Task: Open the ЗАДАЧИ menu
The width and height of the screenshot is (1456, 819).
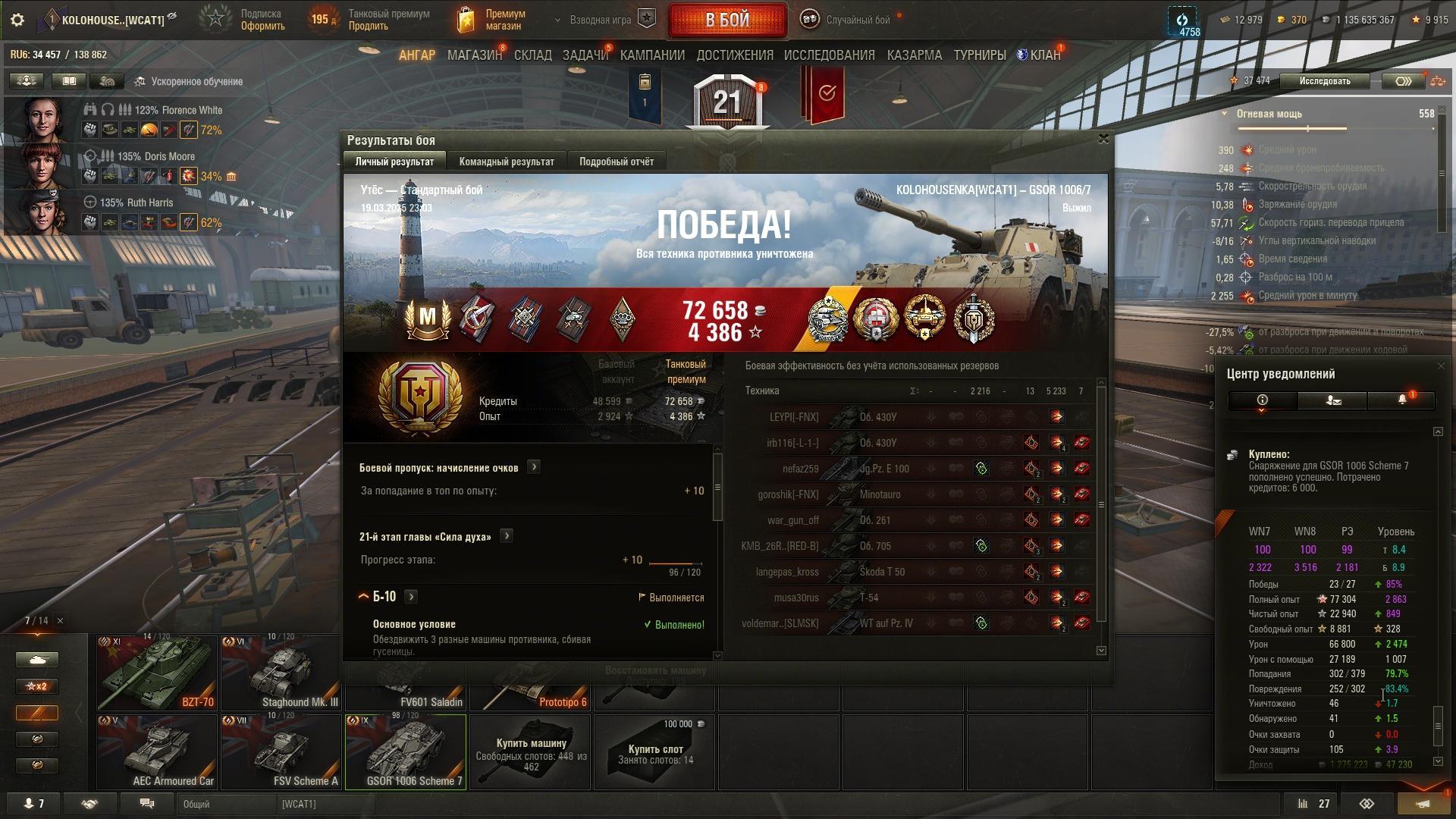Action: [x=585, y=55]
